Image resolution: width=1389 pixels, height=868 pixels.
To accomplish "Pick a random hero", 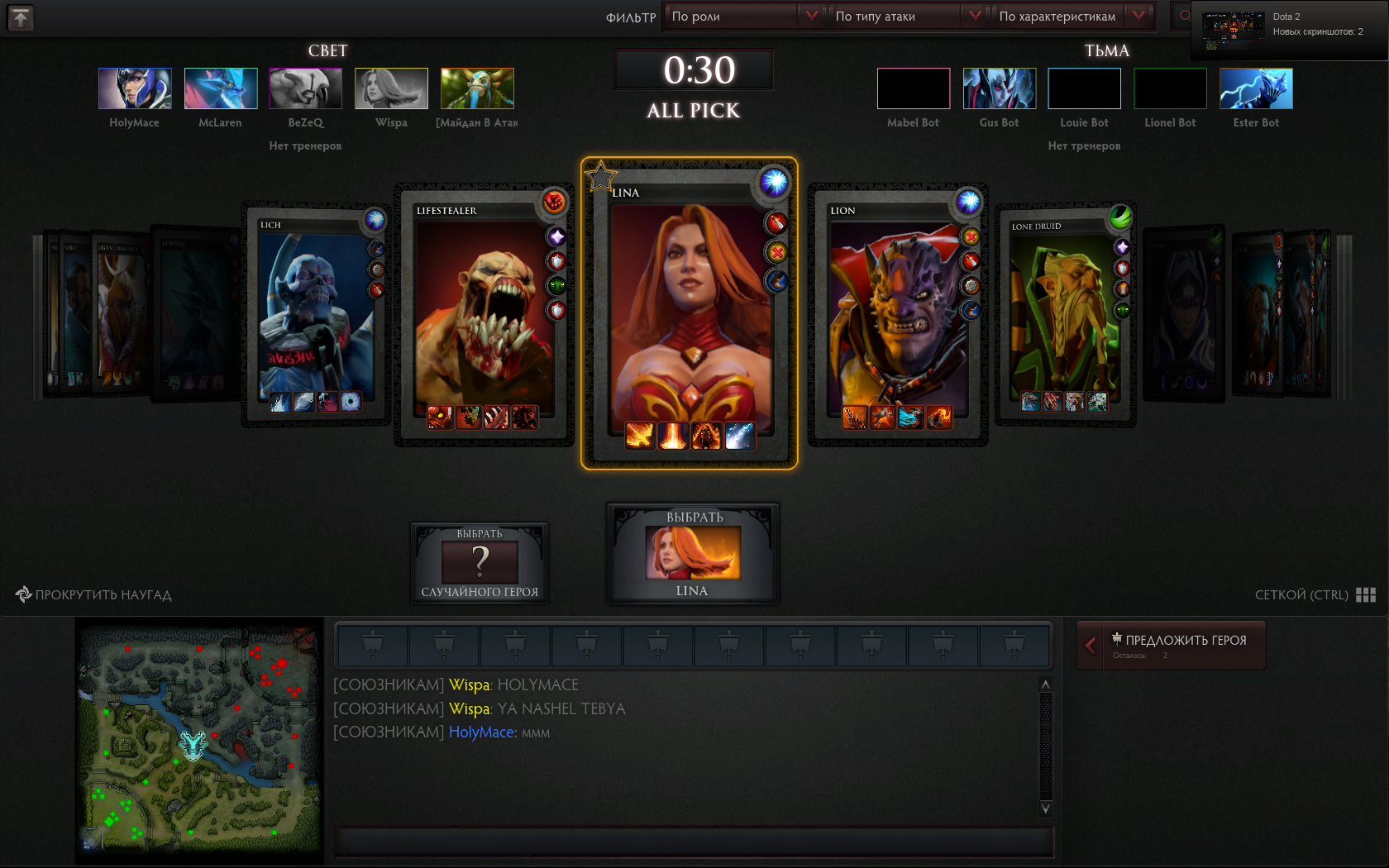I will (x=480, y=563).
